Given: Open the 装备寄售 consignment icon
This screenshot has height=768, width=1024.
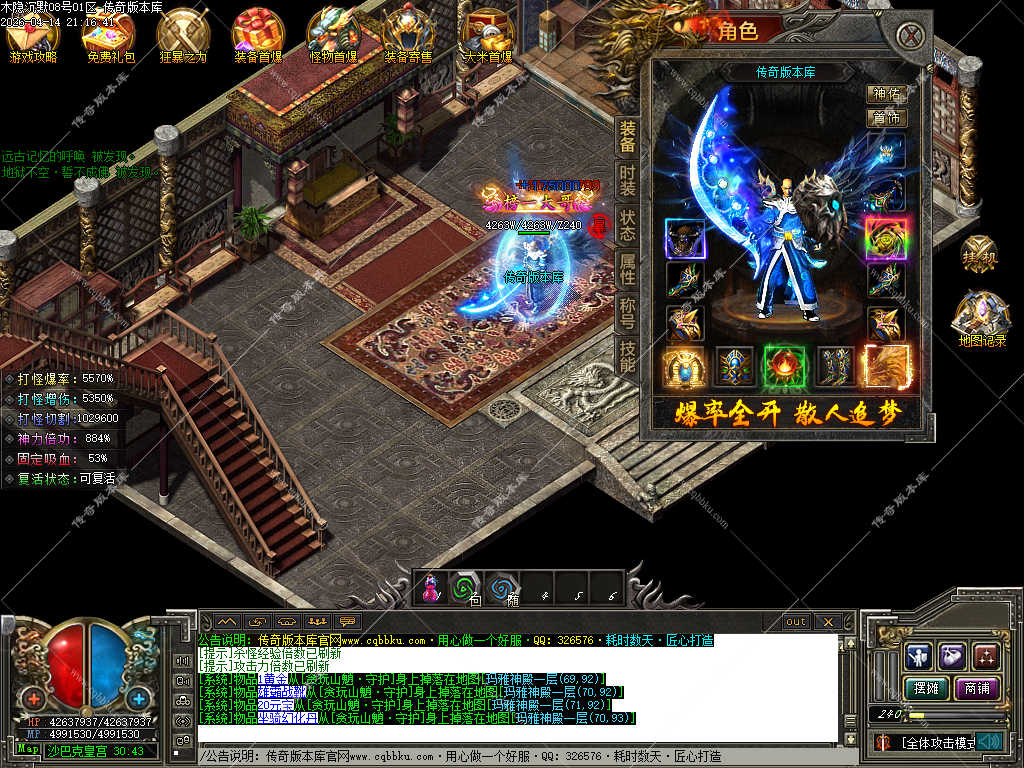Looking at the screenshot, I should [x=409, y=37].
